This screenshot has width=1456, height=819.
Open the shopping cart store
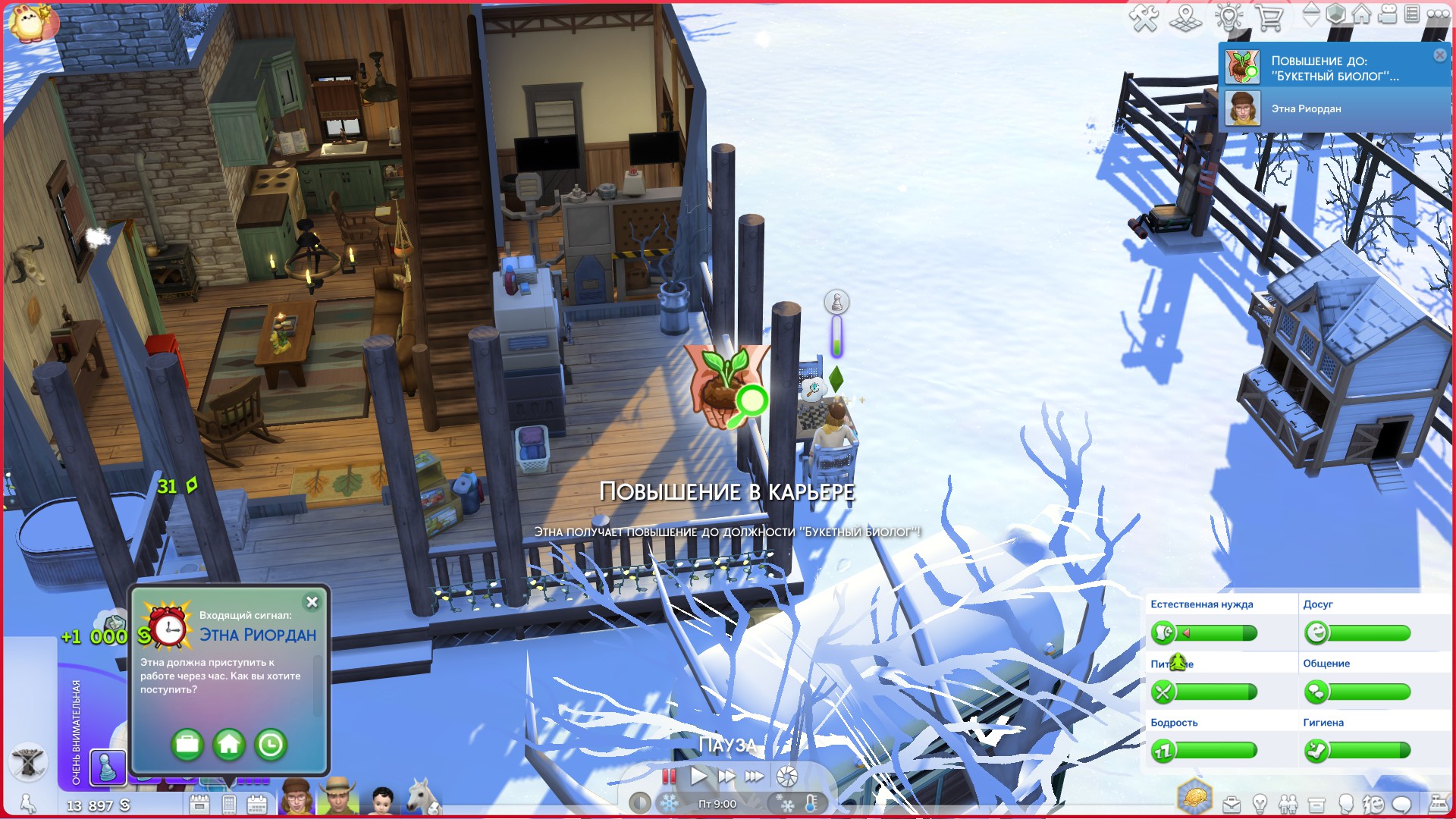tap(1269, 17)
